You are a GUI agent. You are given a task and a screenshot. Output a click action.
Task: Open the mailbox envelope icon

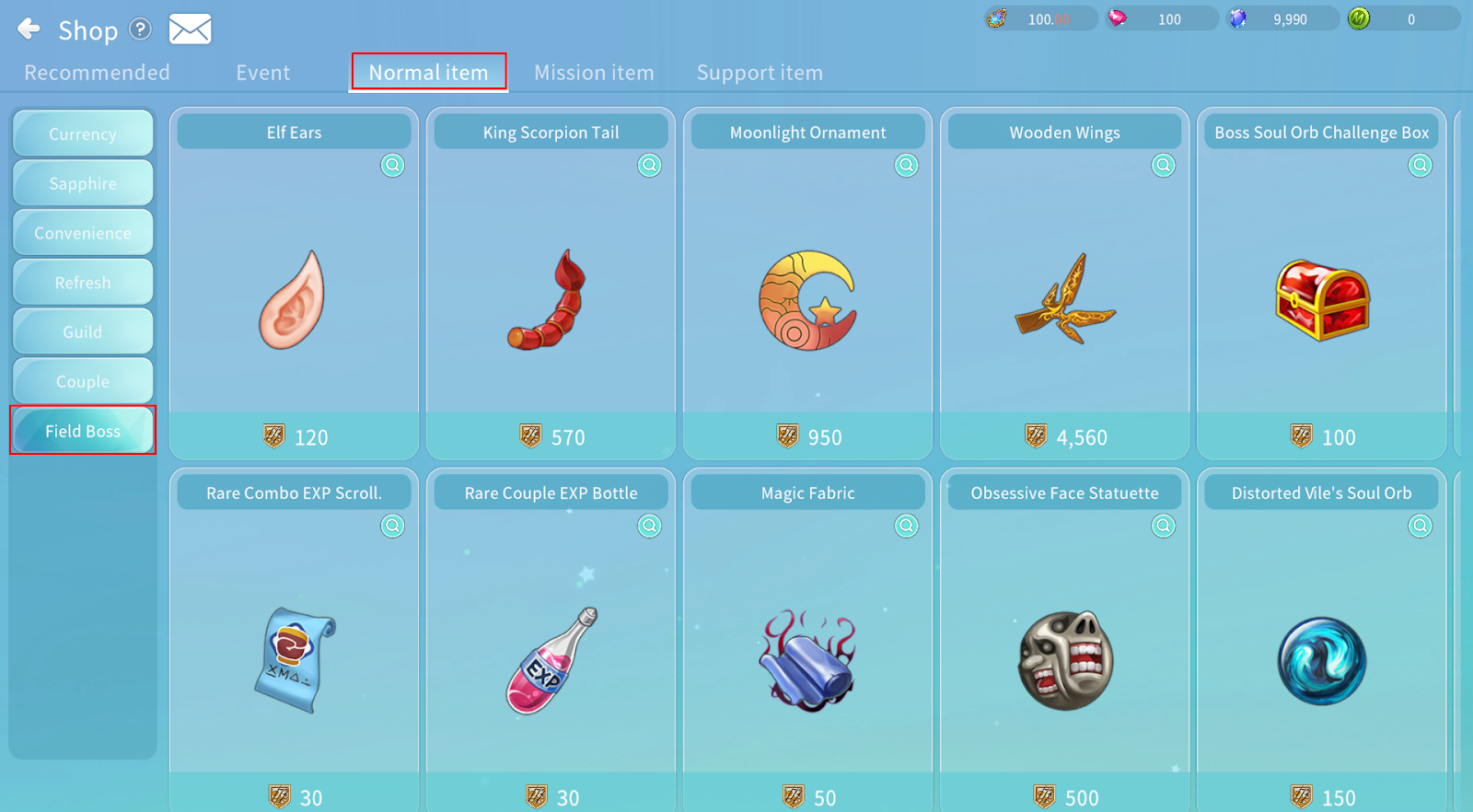(x=190, y=29)
